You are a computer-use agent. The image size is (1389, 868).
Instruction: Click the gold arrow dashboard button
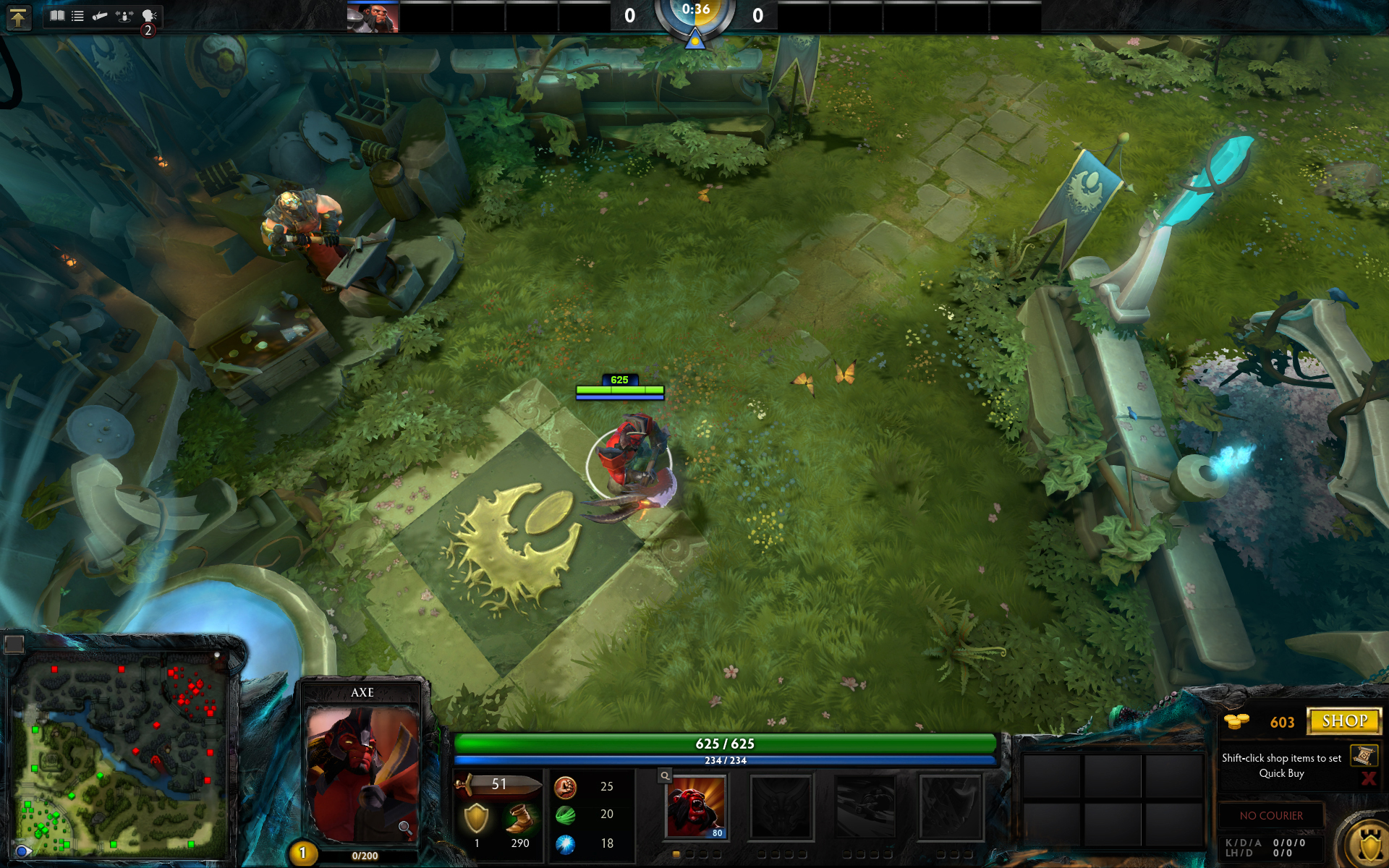(18, 17)
